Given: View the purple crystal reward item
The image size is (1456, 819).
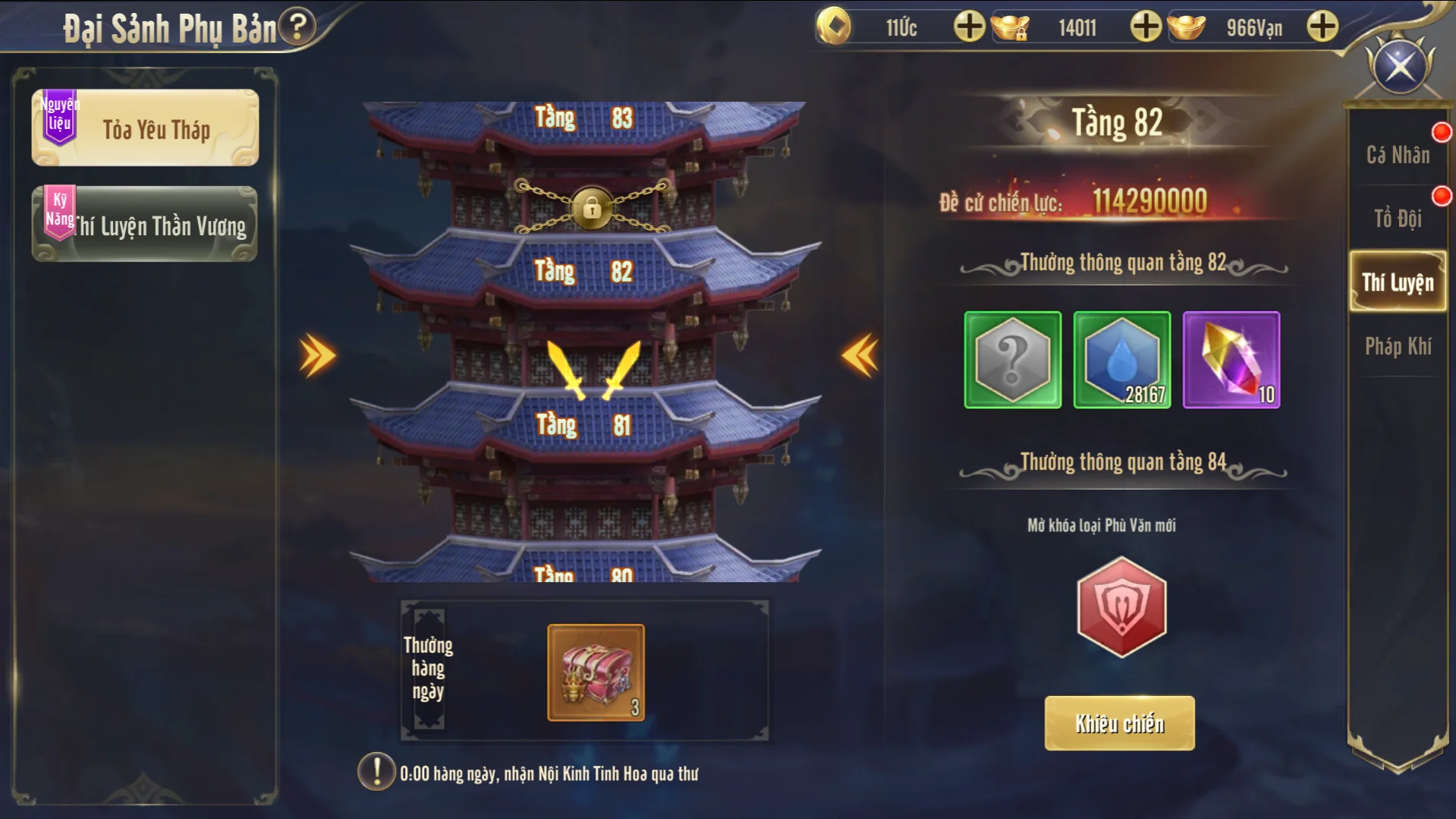Looking at the screenshot, I should point(1231,360).
